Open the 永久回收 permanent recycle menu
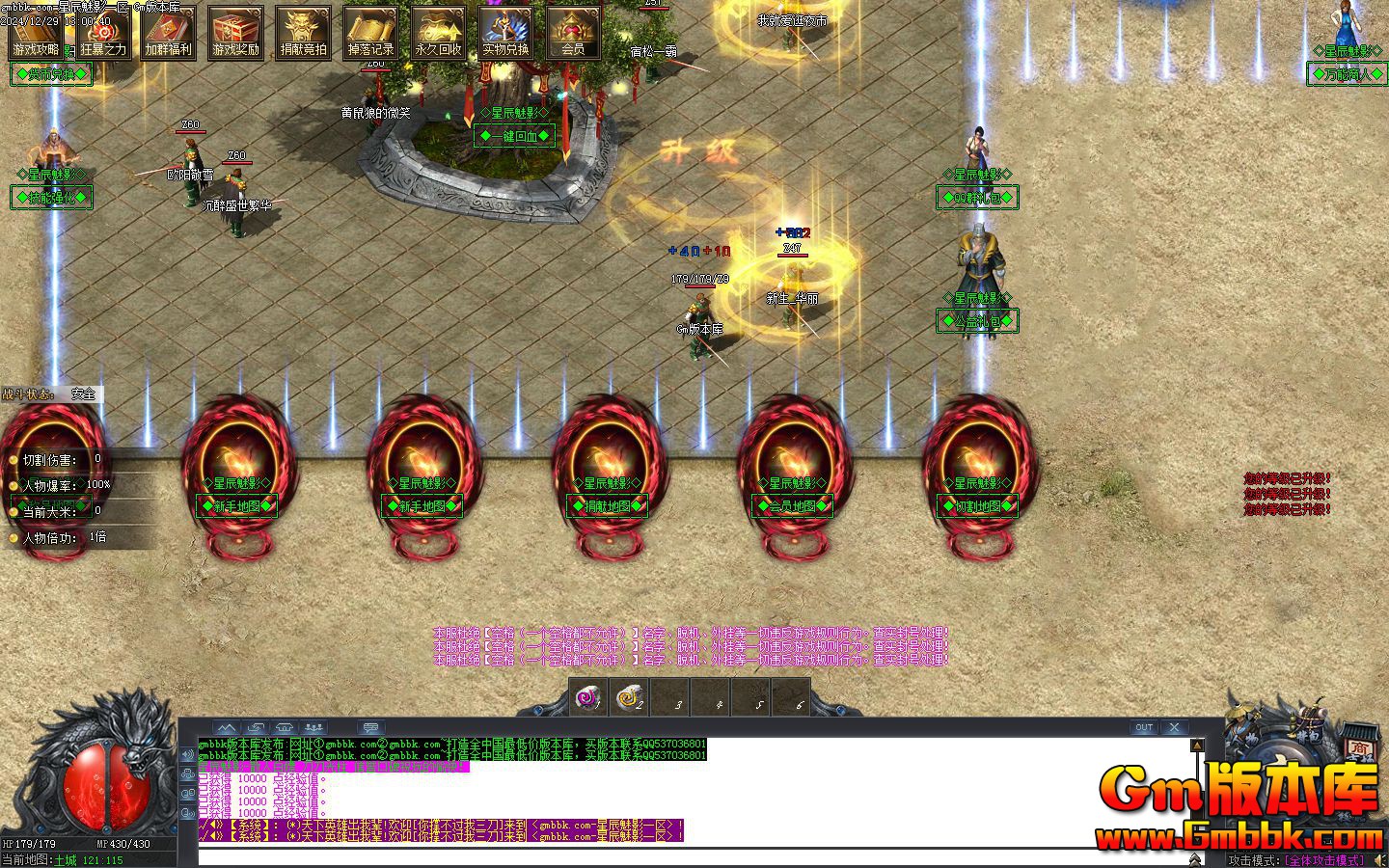Image resolution: width=1389 pixels, height=868 pixels. click(439, 33)
